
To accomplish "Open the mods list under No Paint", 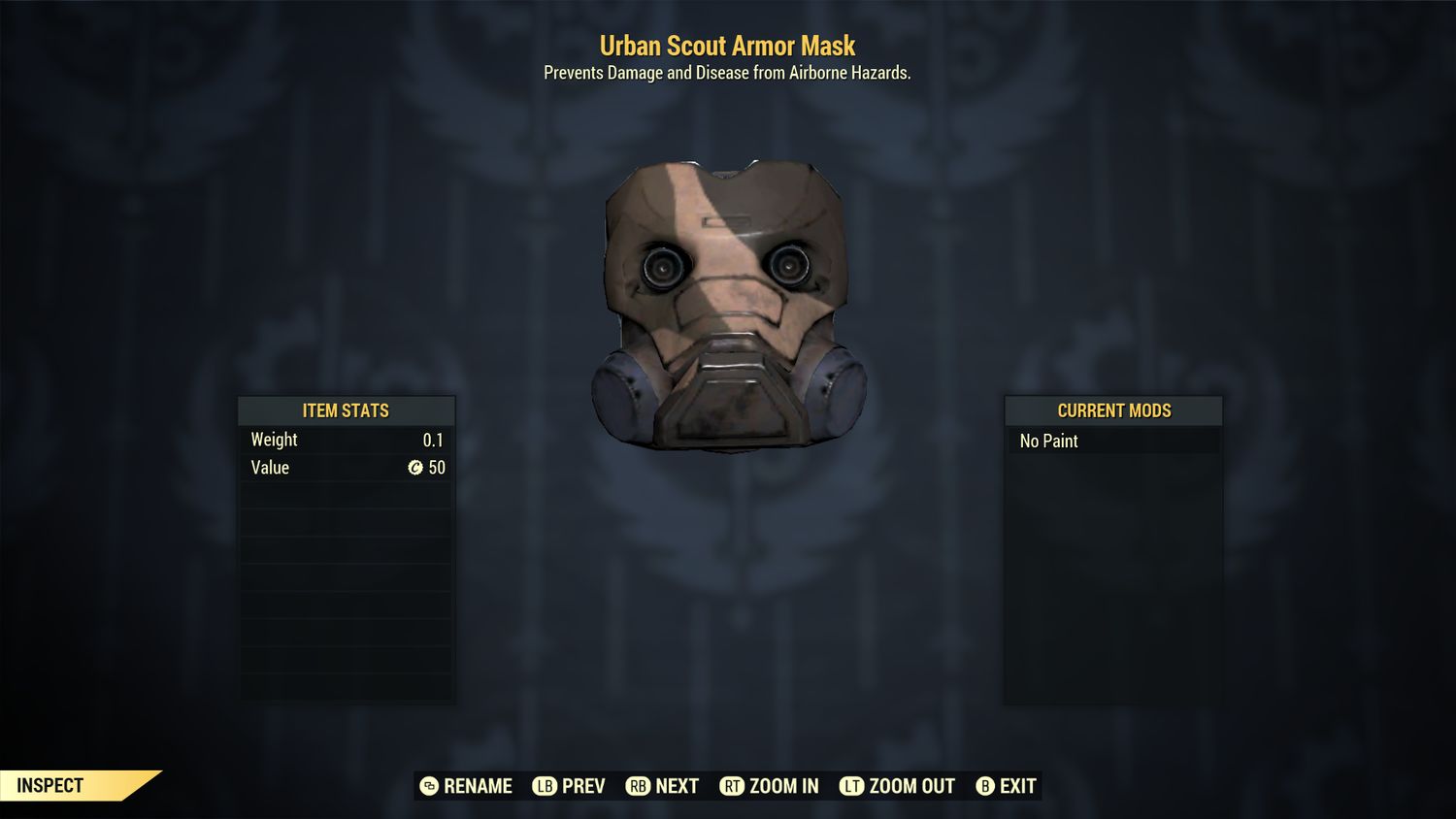I will [x=1113, y=441].
